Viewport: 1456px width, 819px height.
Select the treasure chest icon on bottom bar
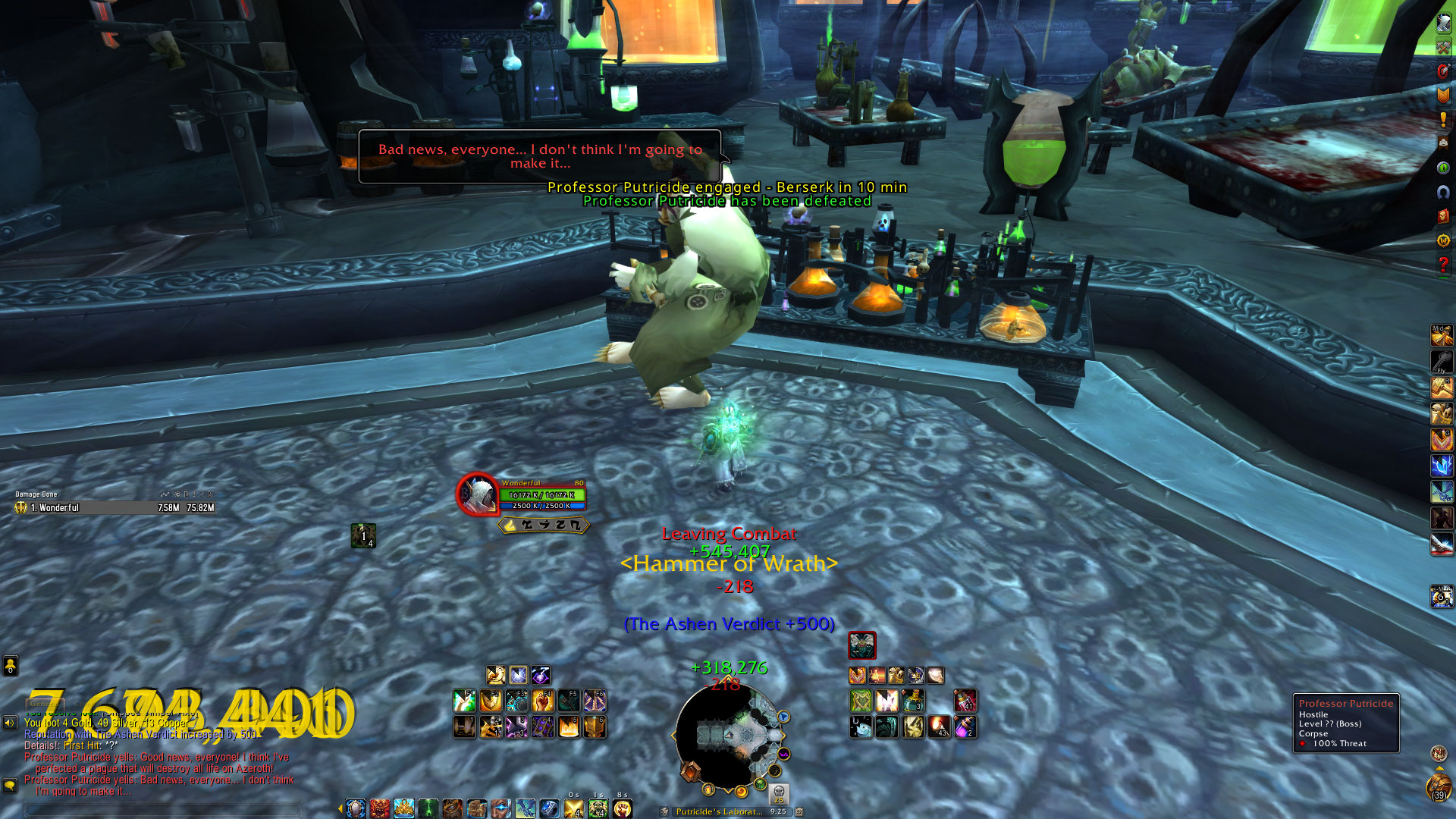[477, 808]
